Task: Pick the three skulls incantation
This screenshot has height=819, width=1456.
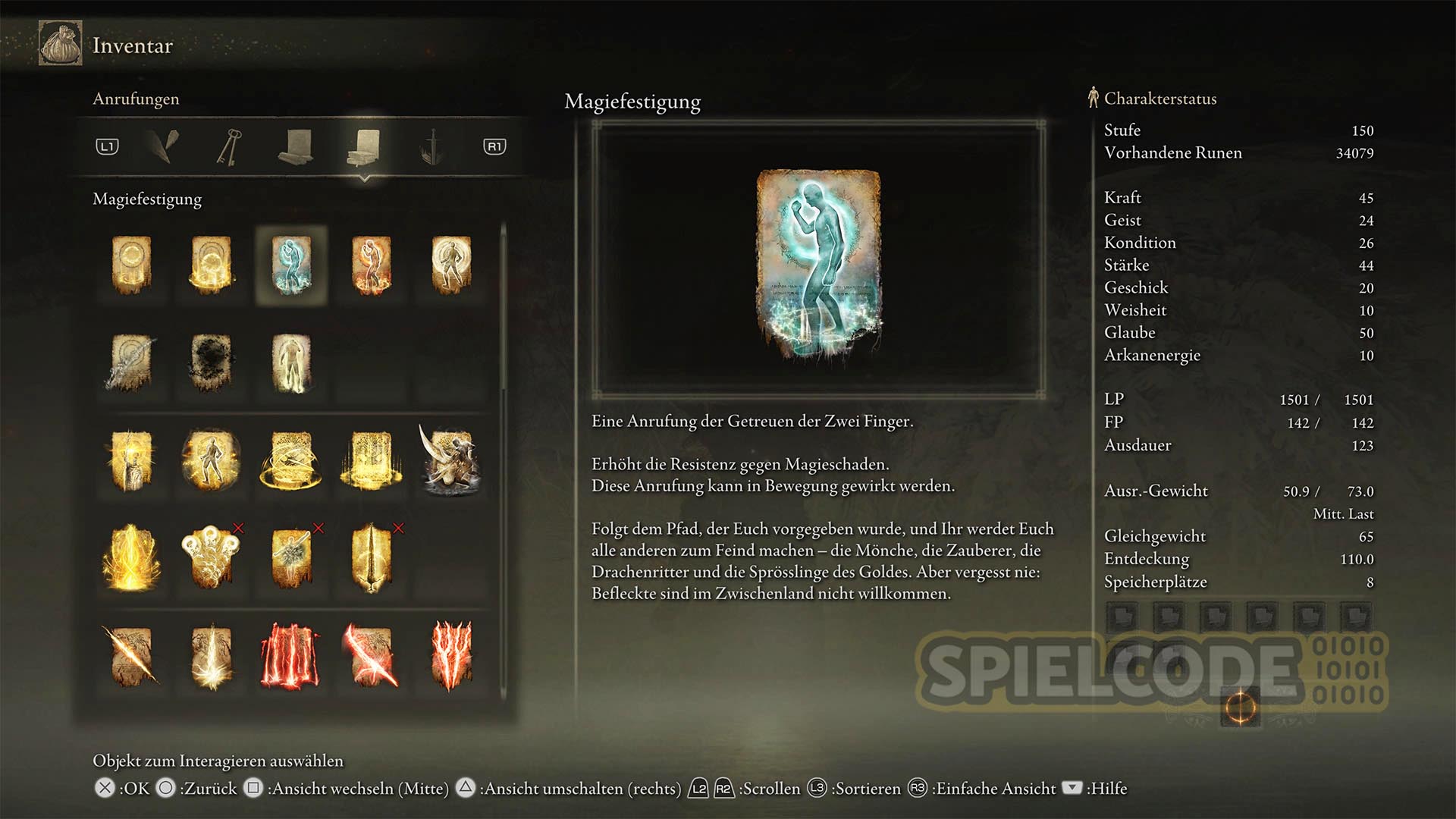Action: coord(211,557)
